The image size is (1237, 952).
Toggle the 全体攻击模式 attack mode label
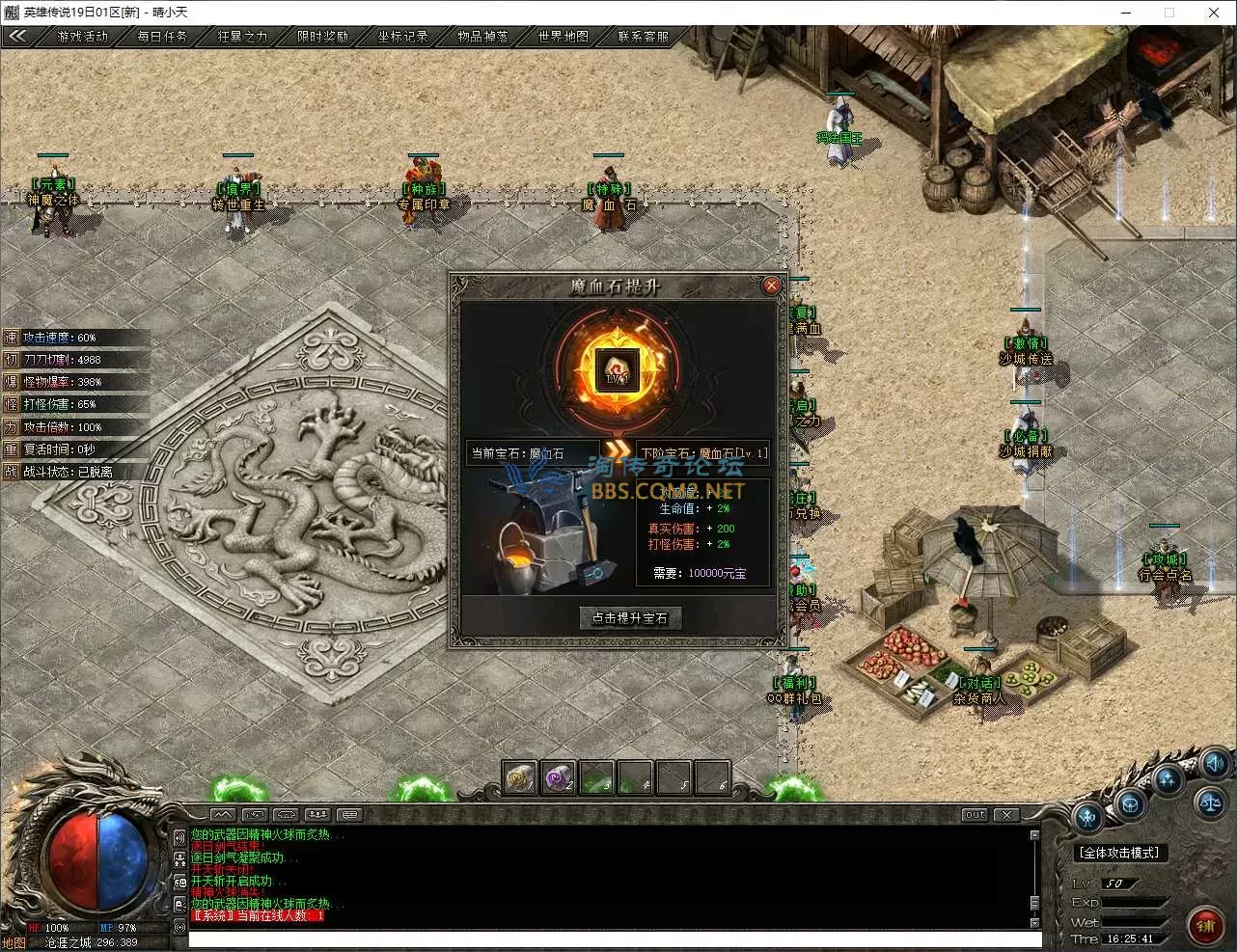coord(1120,853)
